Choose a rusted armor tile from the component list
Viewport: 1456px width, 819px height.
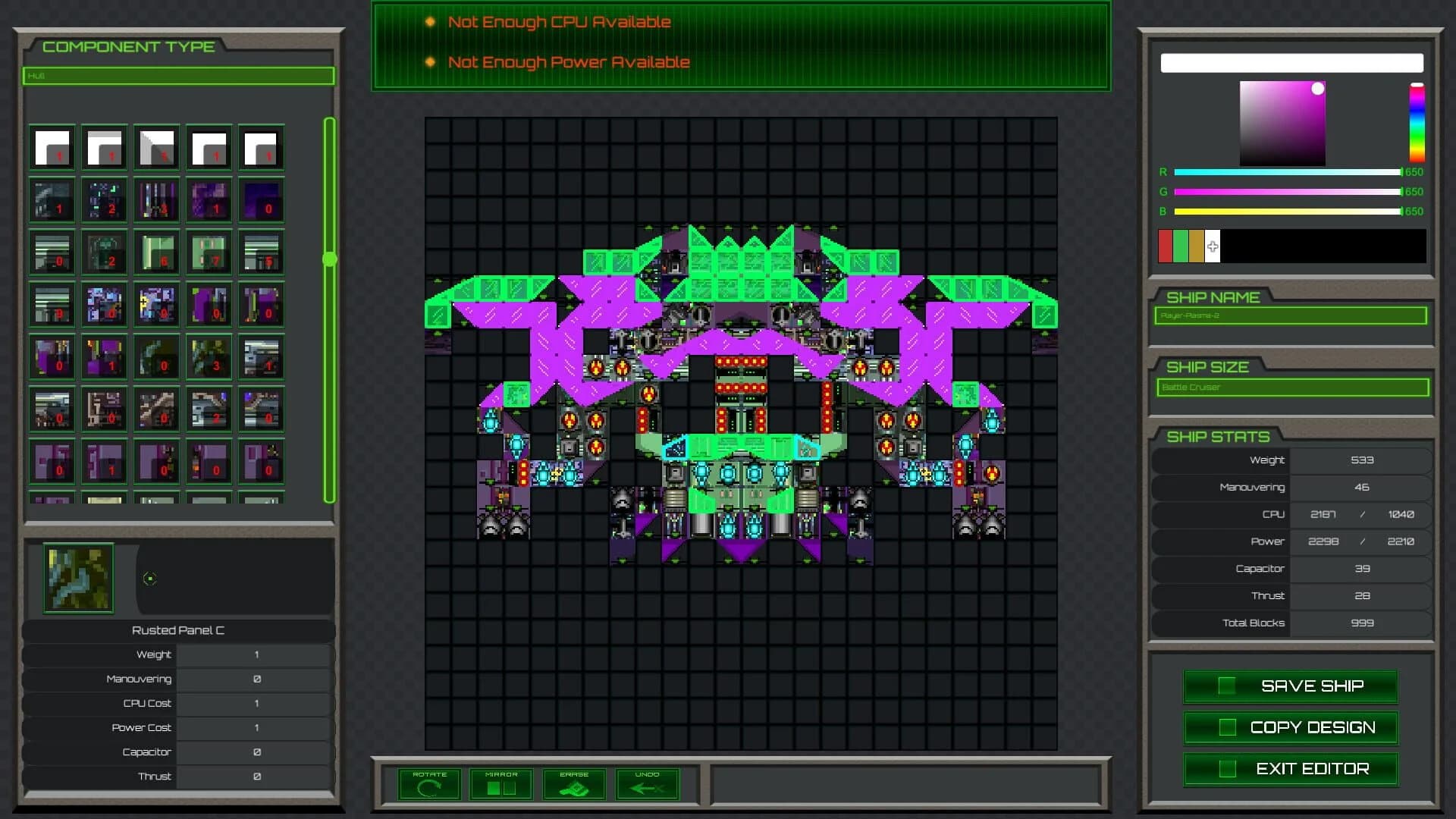tap(157, 409)
